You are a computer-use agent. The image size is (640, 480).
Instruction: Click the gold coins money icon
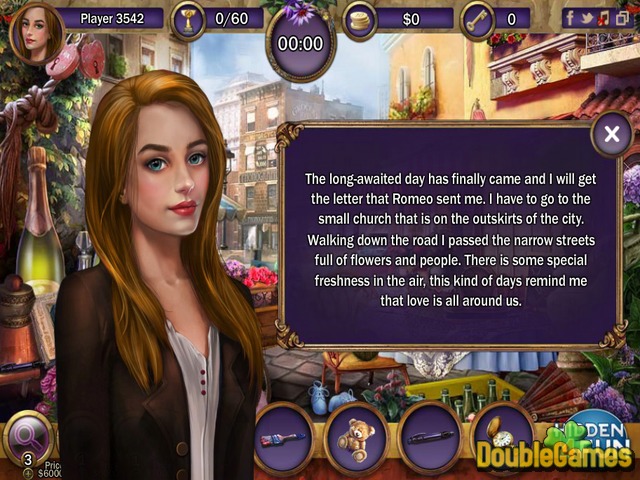coord(359,19)
